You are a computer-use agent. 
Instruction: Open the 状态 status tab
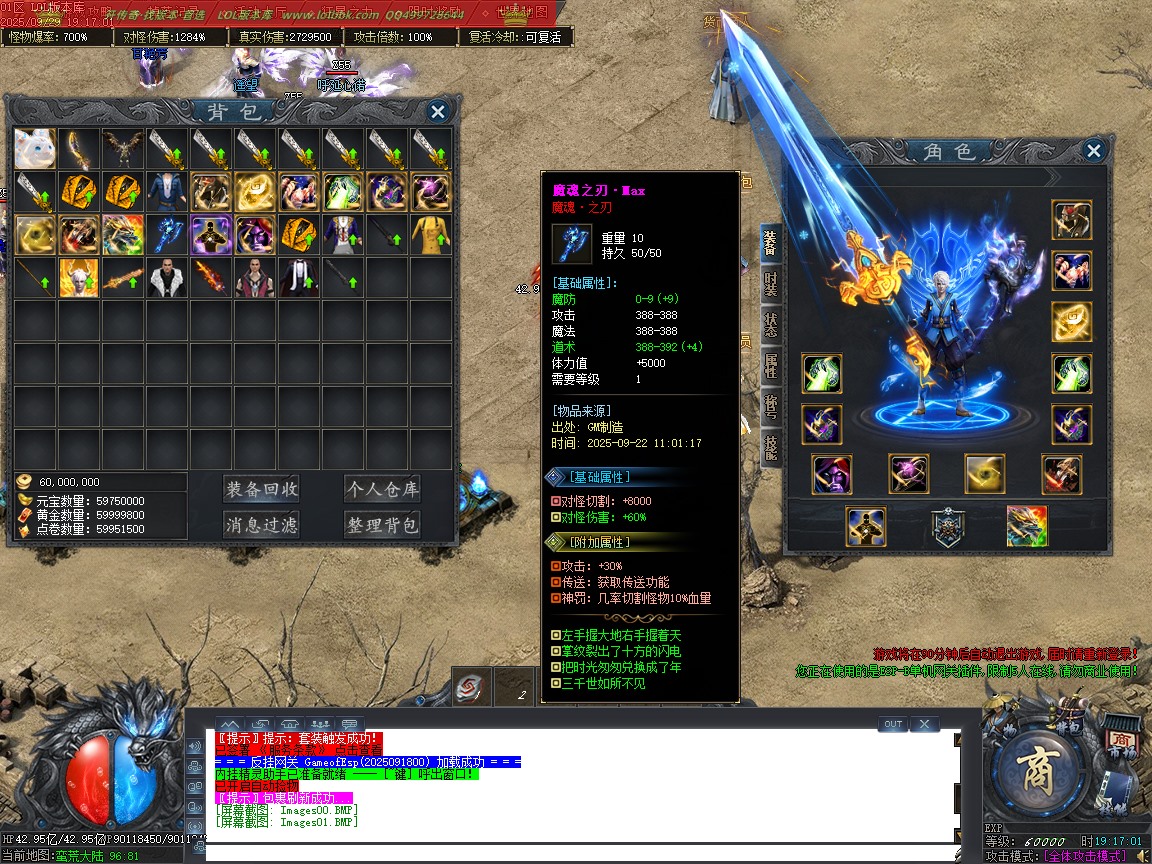pyautogui.click(x=771, y=325)
